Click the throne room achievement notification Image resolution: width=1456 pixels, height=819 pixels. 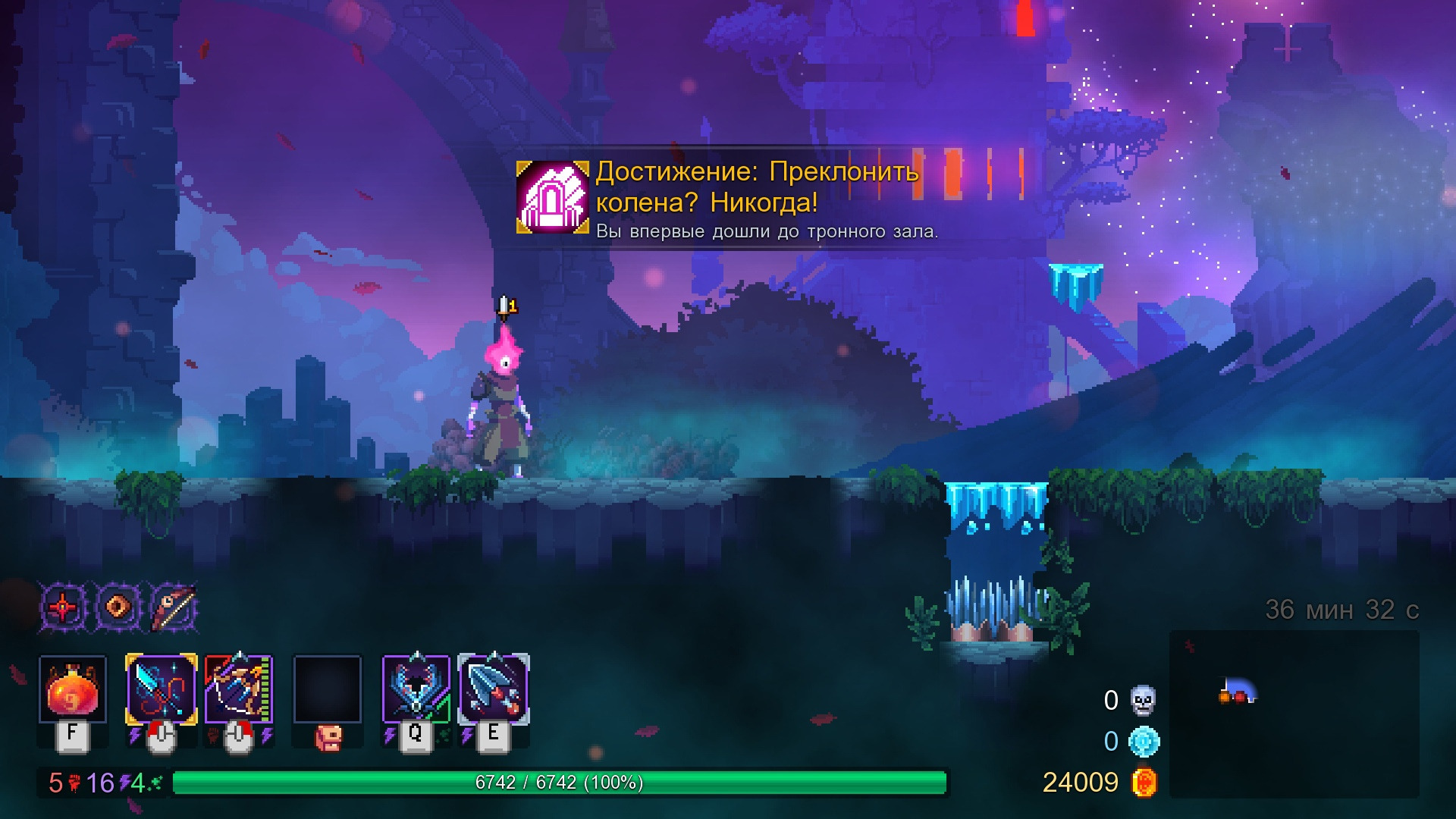pos(728,197)
